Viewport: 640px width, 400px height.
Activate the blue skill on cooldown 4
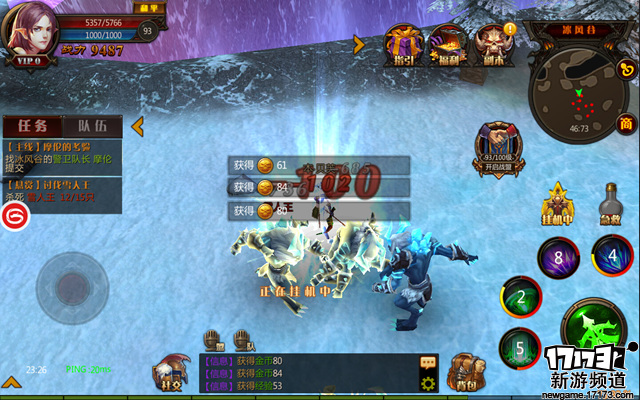pyautogui.click(x=611, y=254)
